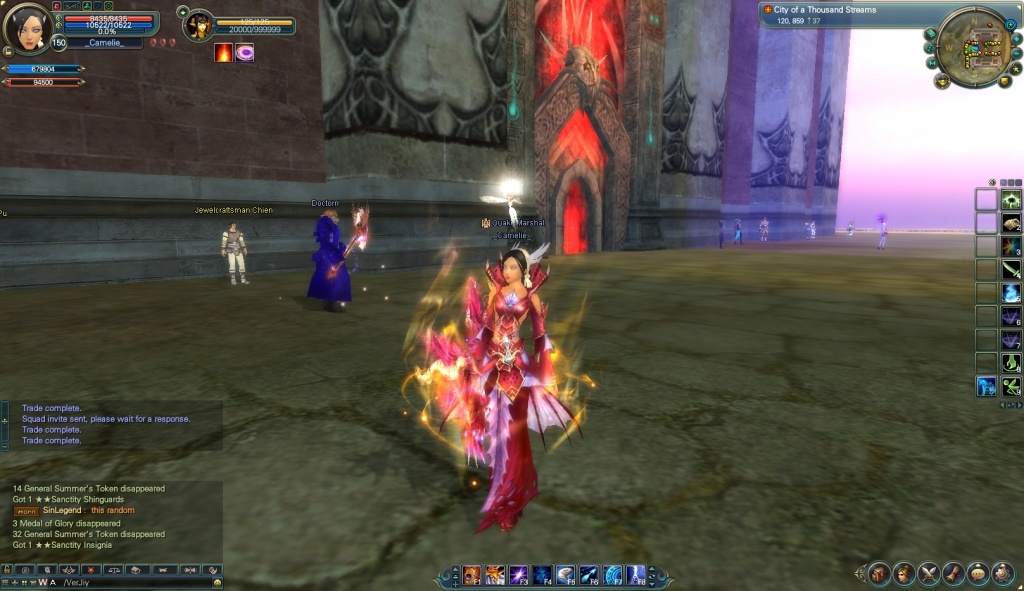Screen dimensions: 1024x591
Task: Click Camelie's character portrait
Action: tap(27, 28)
